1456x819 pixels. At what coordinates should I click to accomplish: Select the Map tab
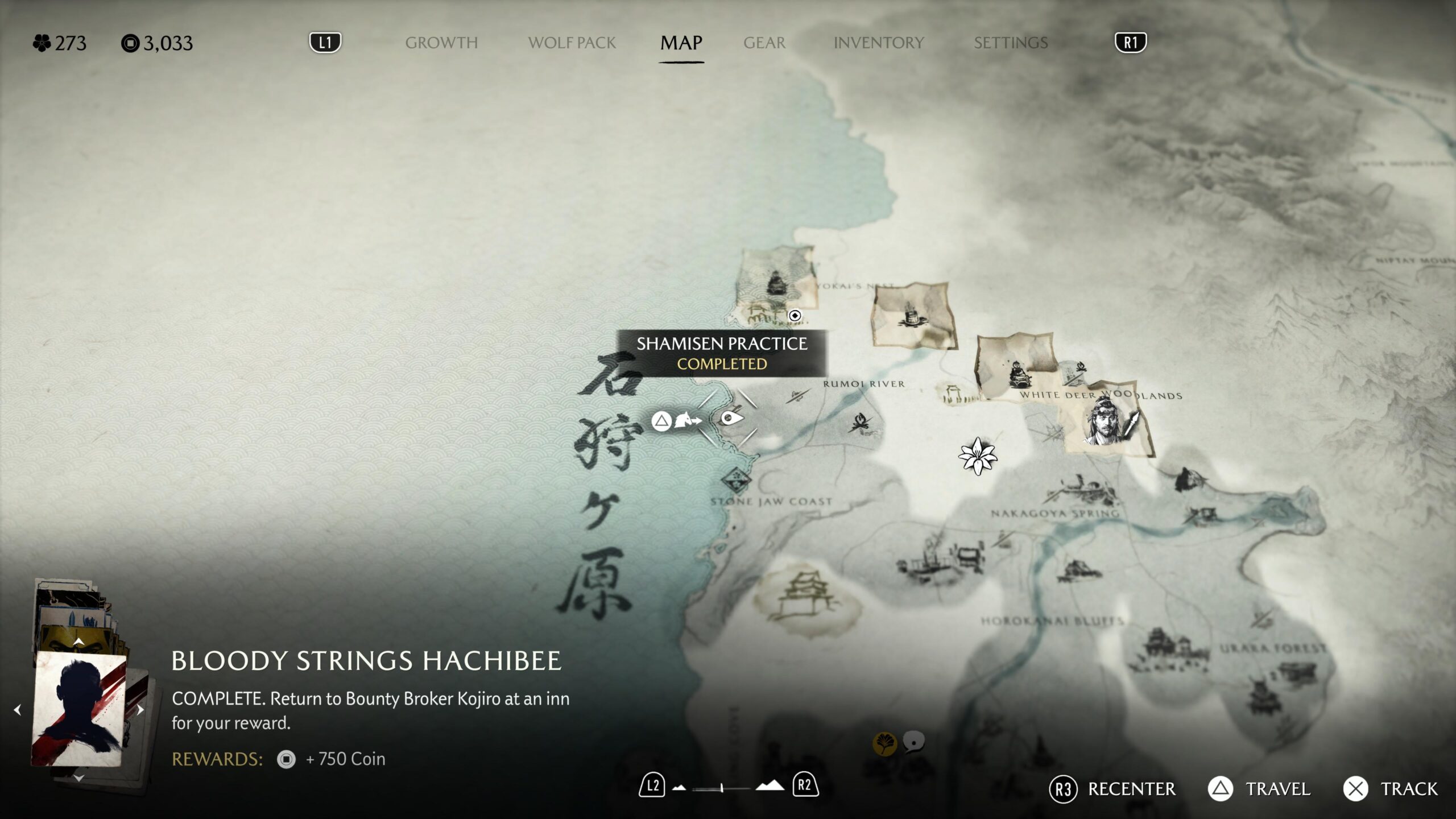point(681,43)
